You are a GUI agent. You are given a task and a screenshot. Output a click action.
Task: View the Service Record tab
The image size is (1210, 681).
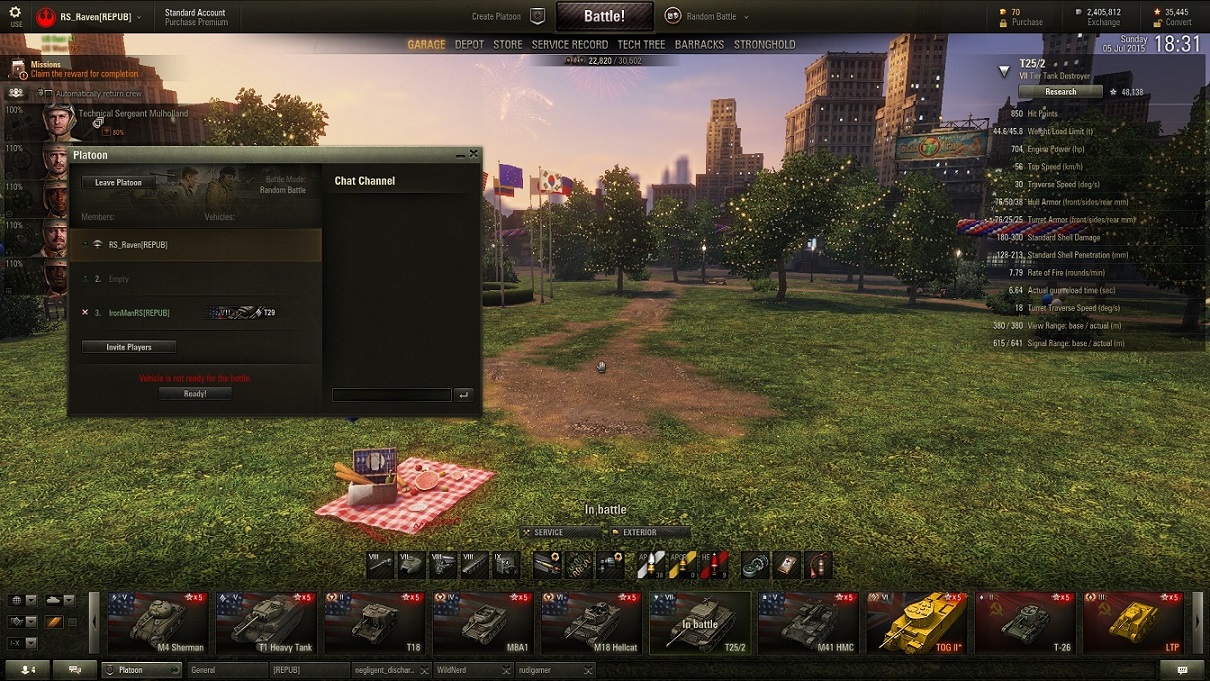coord(569,45)
